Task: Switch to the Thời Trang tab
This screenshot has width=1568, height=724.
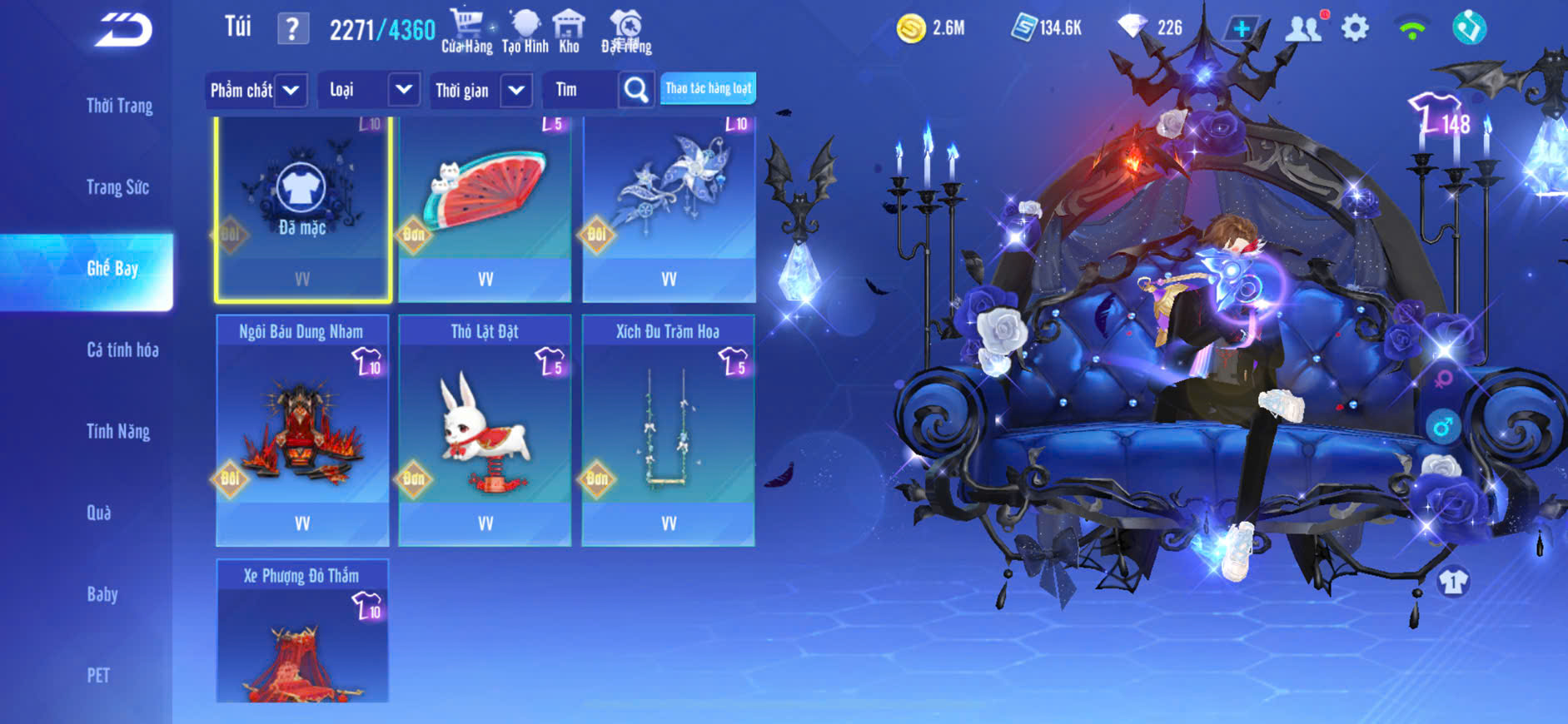Action: (x=119, y=106)
